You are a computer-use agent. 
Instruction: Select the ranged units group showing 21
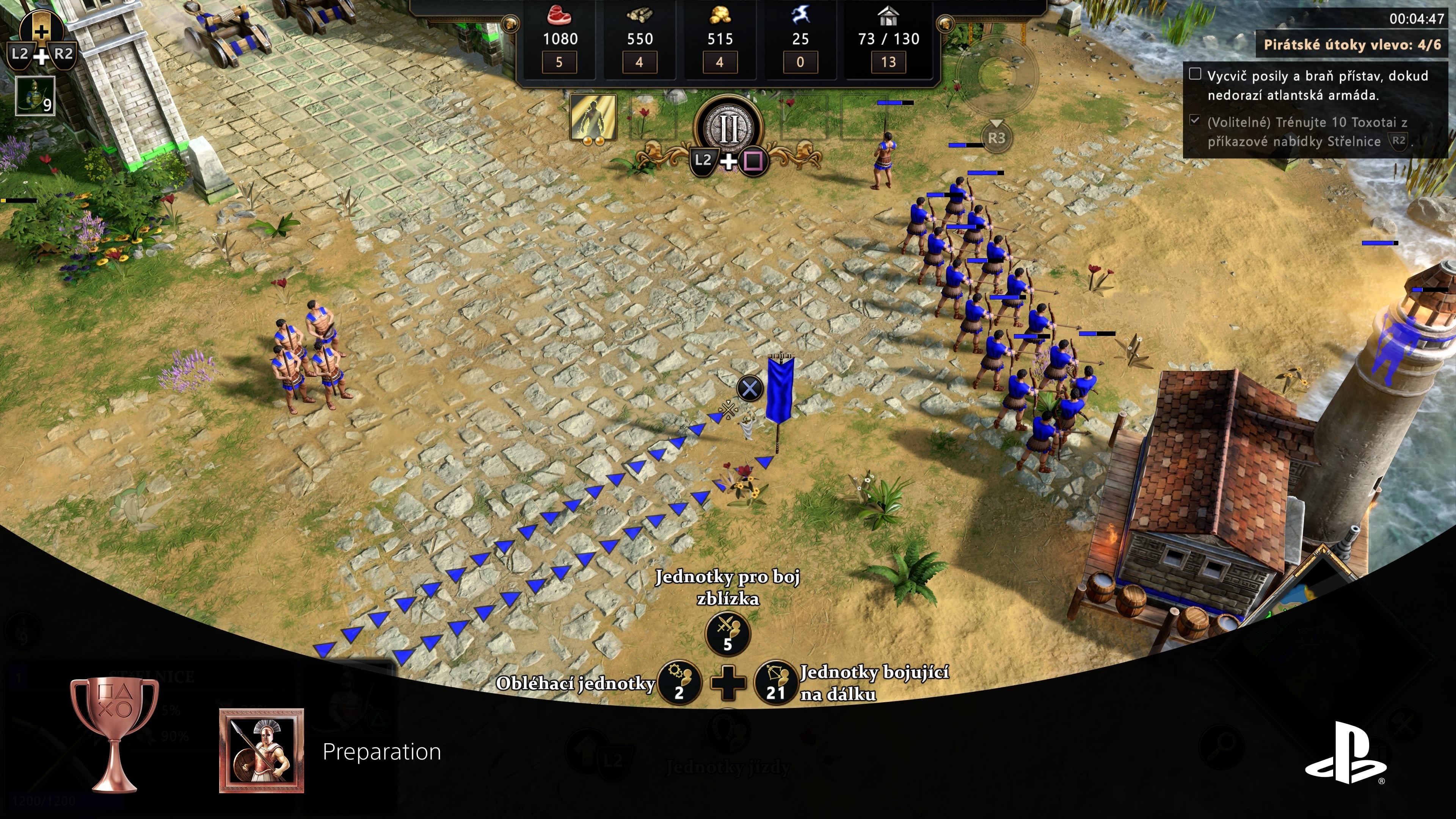click(x=775, y=682)
